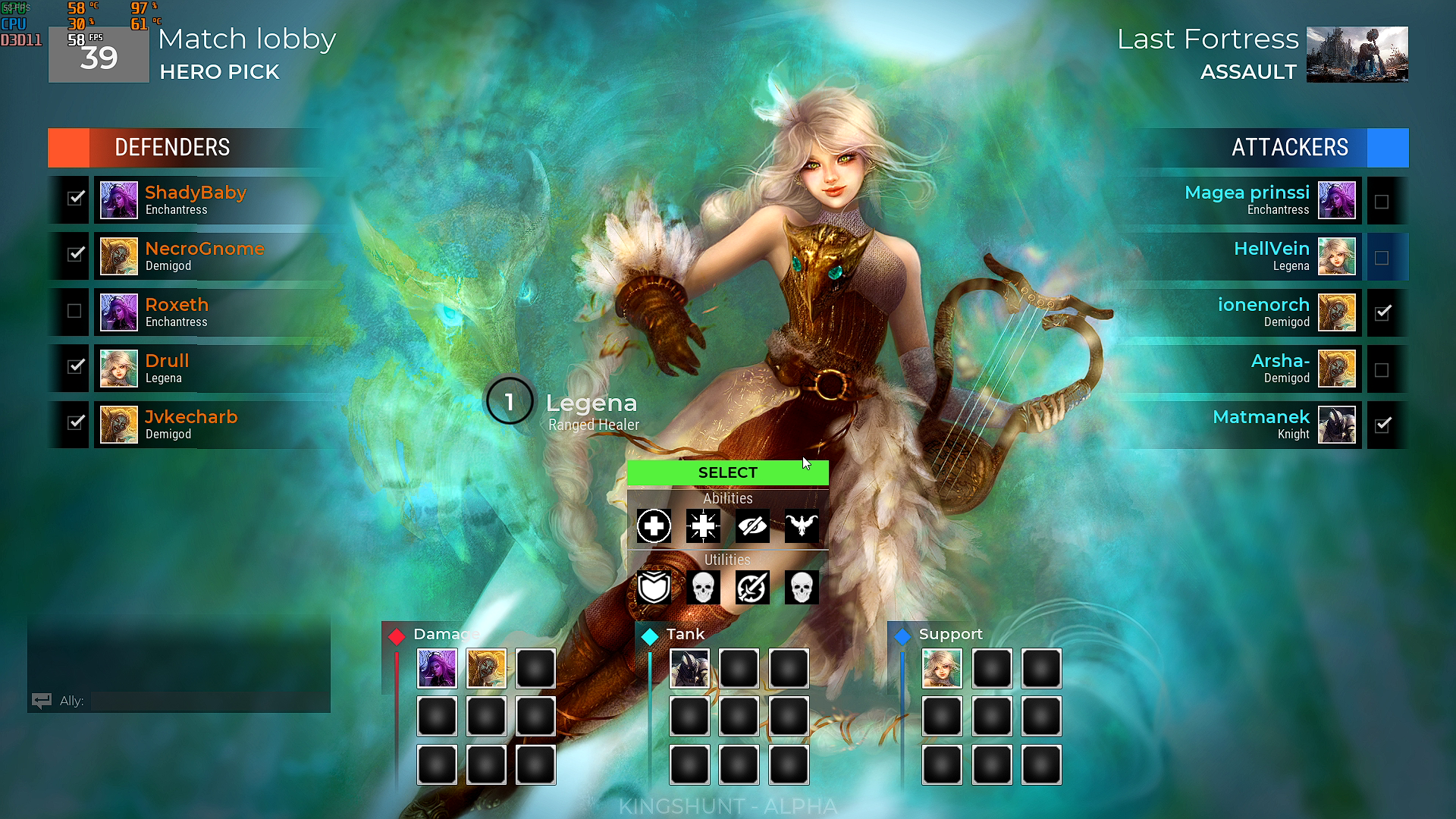The image size is (1456, 819).
Task: Select the glowing cross burst ability icon
Action: [703, 526]
